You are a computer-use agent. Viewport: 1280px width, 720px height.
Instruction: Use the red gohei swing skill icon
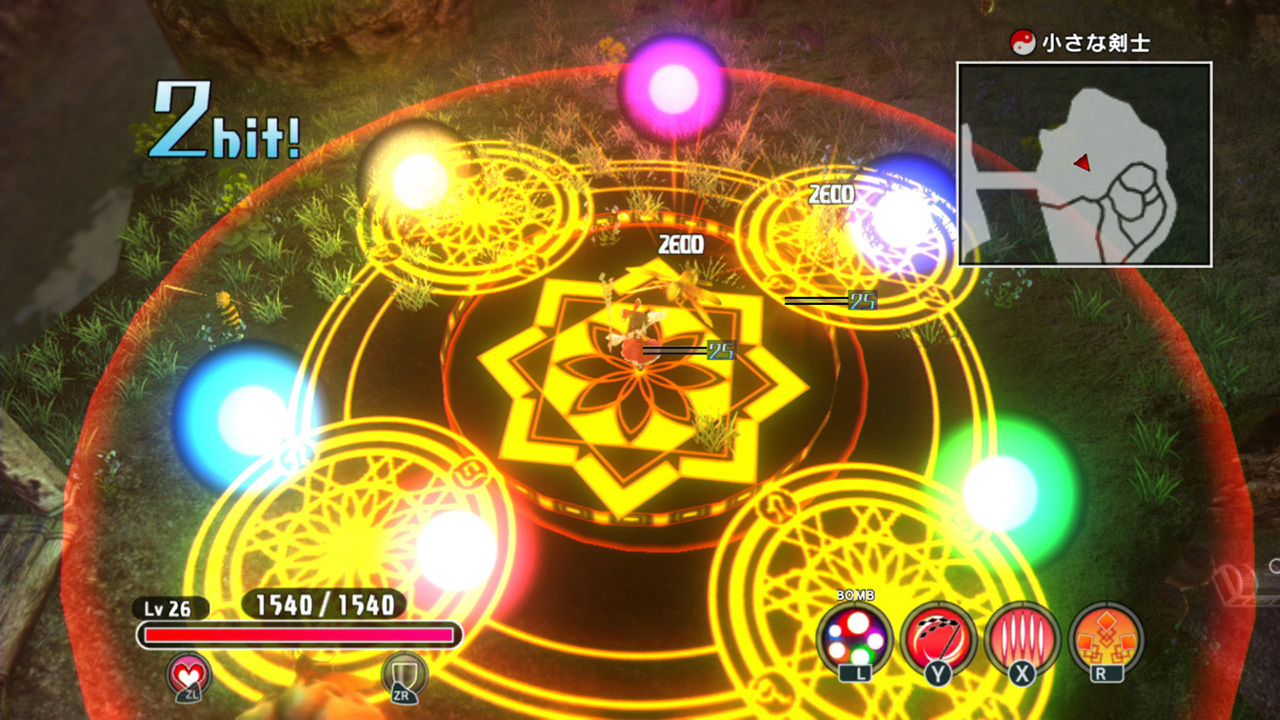(x=938, y=639)
